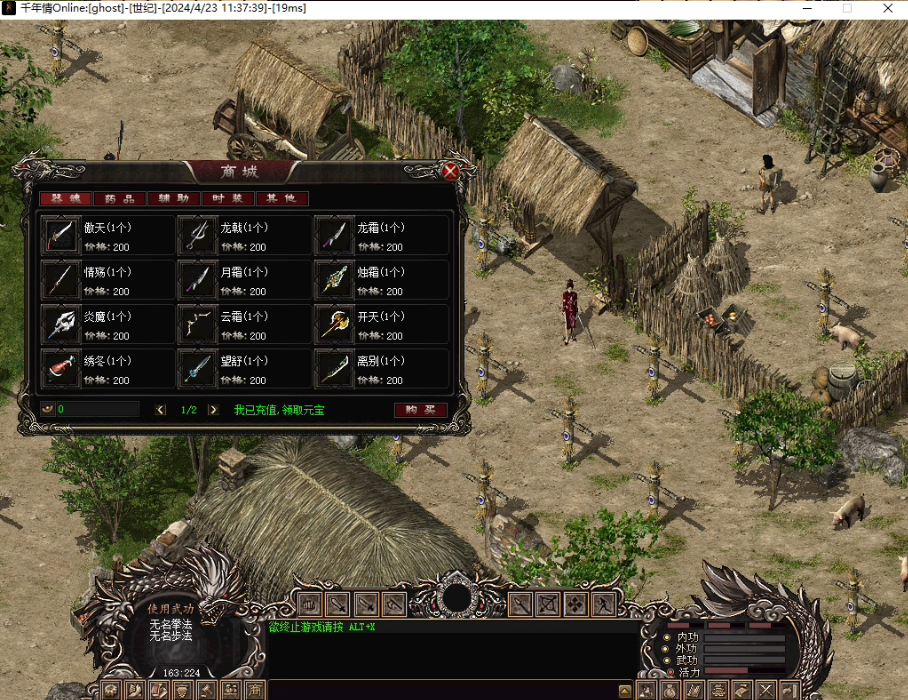Select the 傲天 weapon item
Screen dimensions: 908x700
[x=62, y=236]
